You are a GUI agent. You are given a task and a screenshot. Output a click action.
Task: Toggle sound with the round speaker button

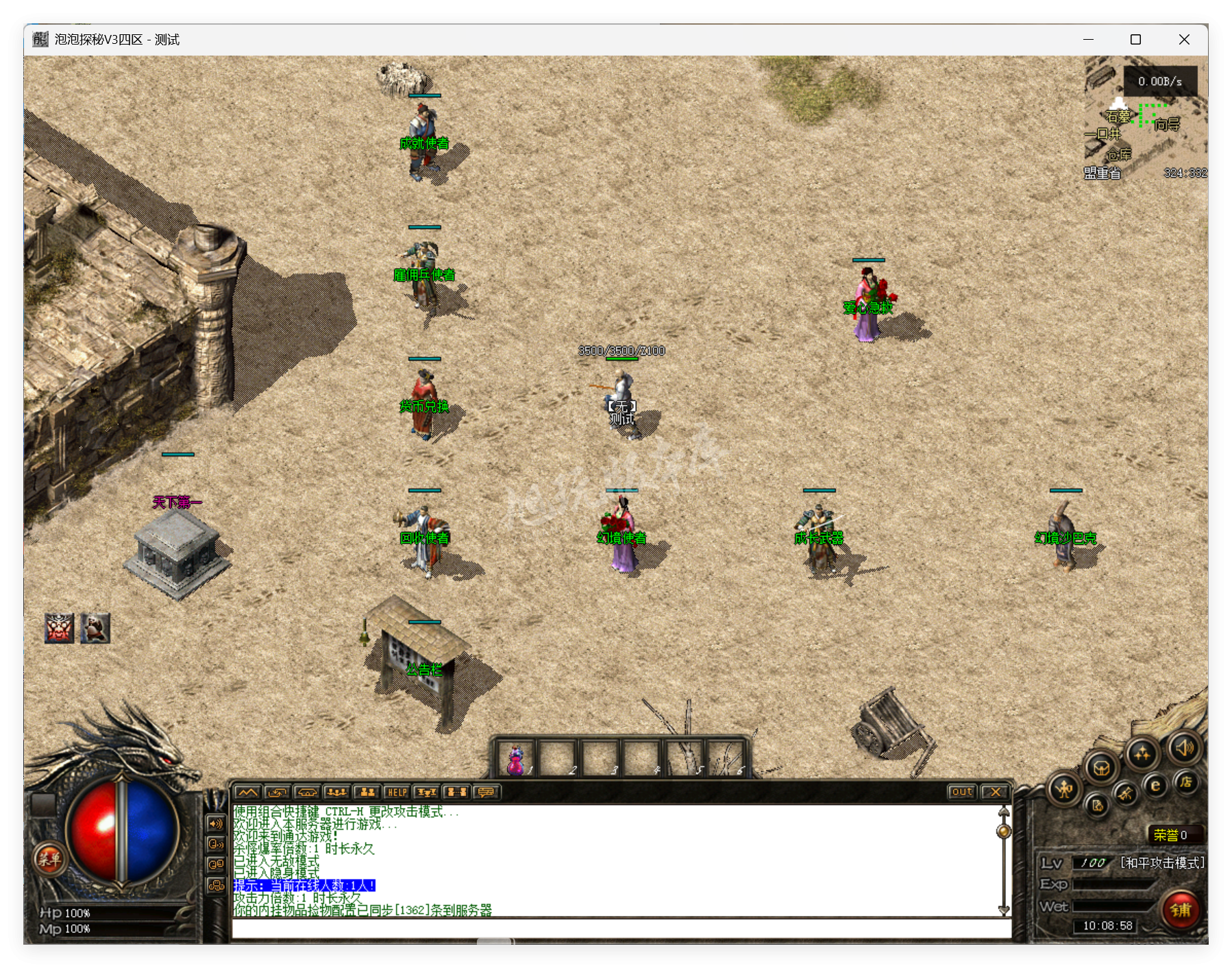point(1185,748)
